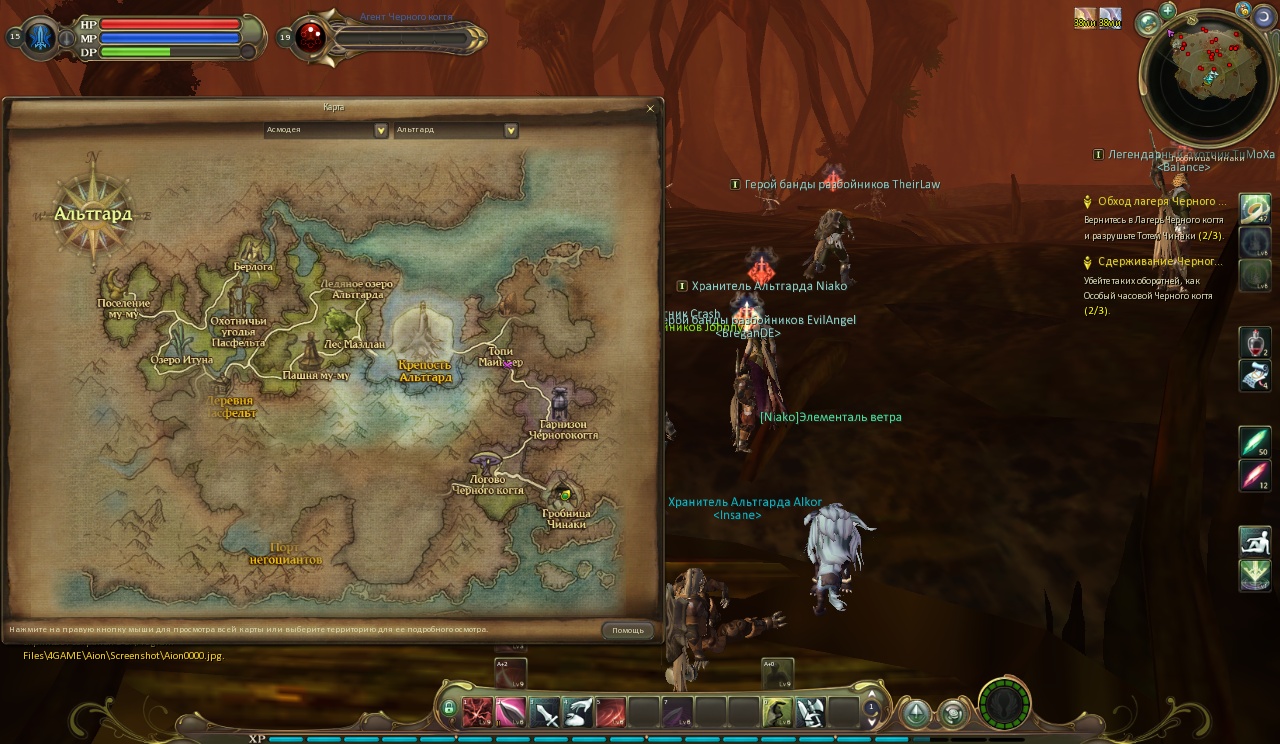Open the Асмодея region dropdown
This screenshot has height=744, width=1280.
[380, 130]
